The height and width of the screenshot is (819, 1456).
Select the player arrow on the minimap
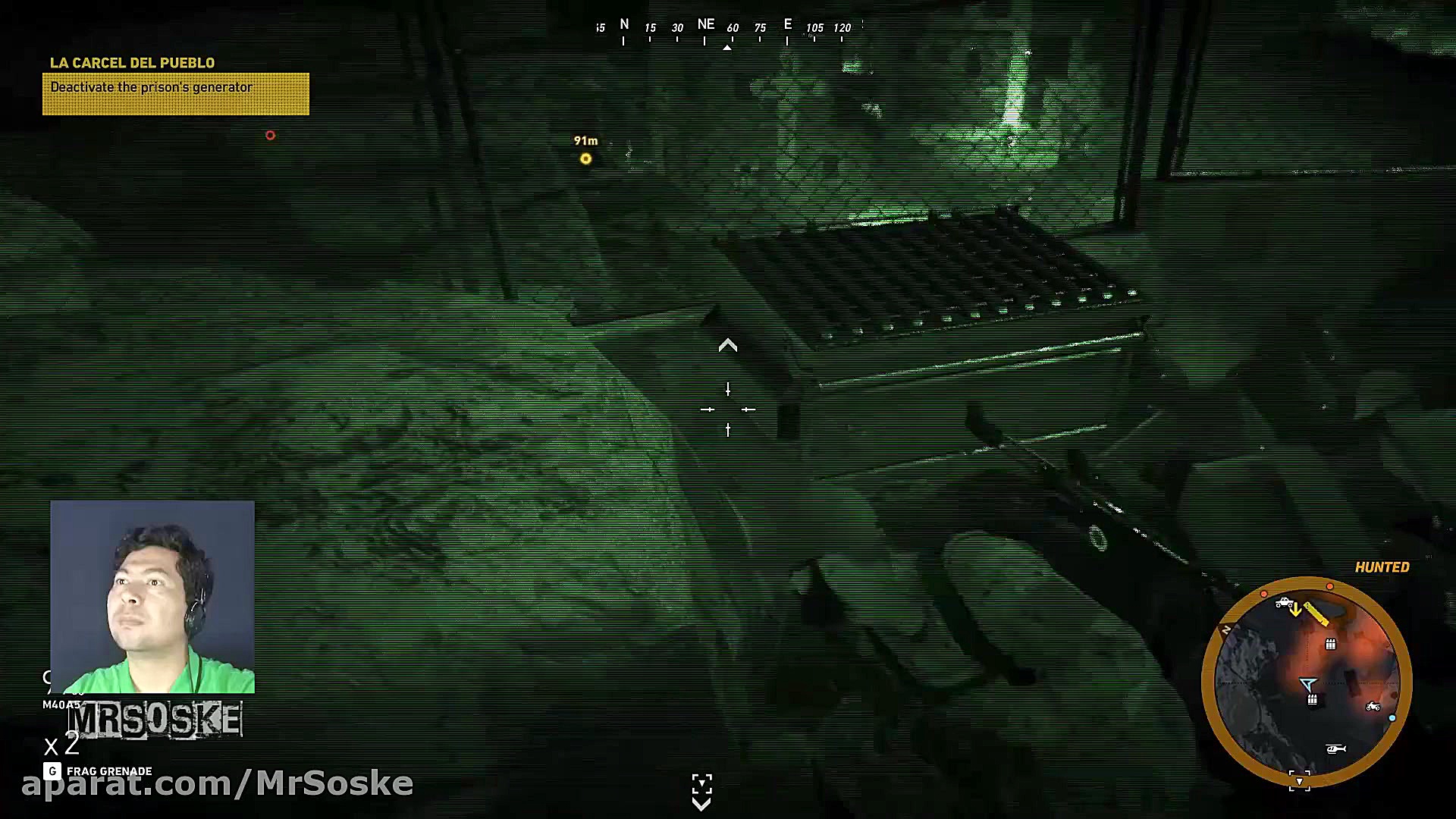click(1307, 683)
